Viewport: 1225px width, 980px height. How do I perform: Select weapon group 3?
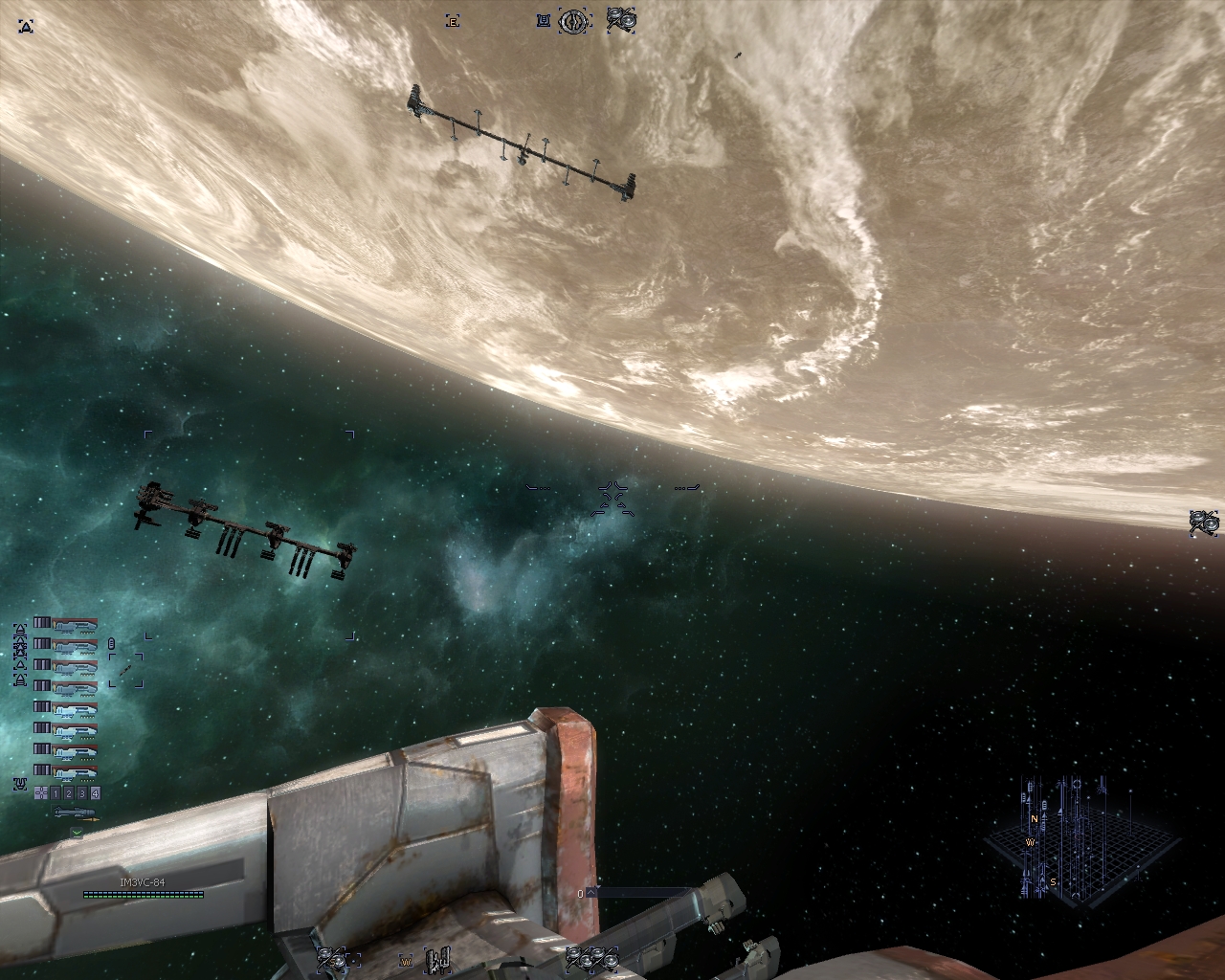point(81,792)
